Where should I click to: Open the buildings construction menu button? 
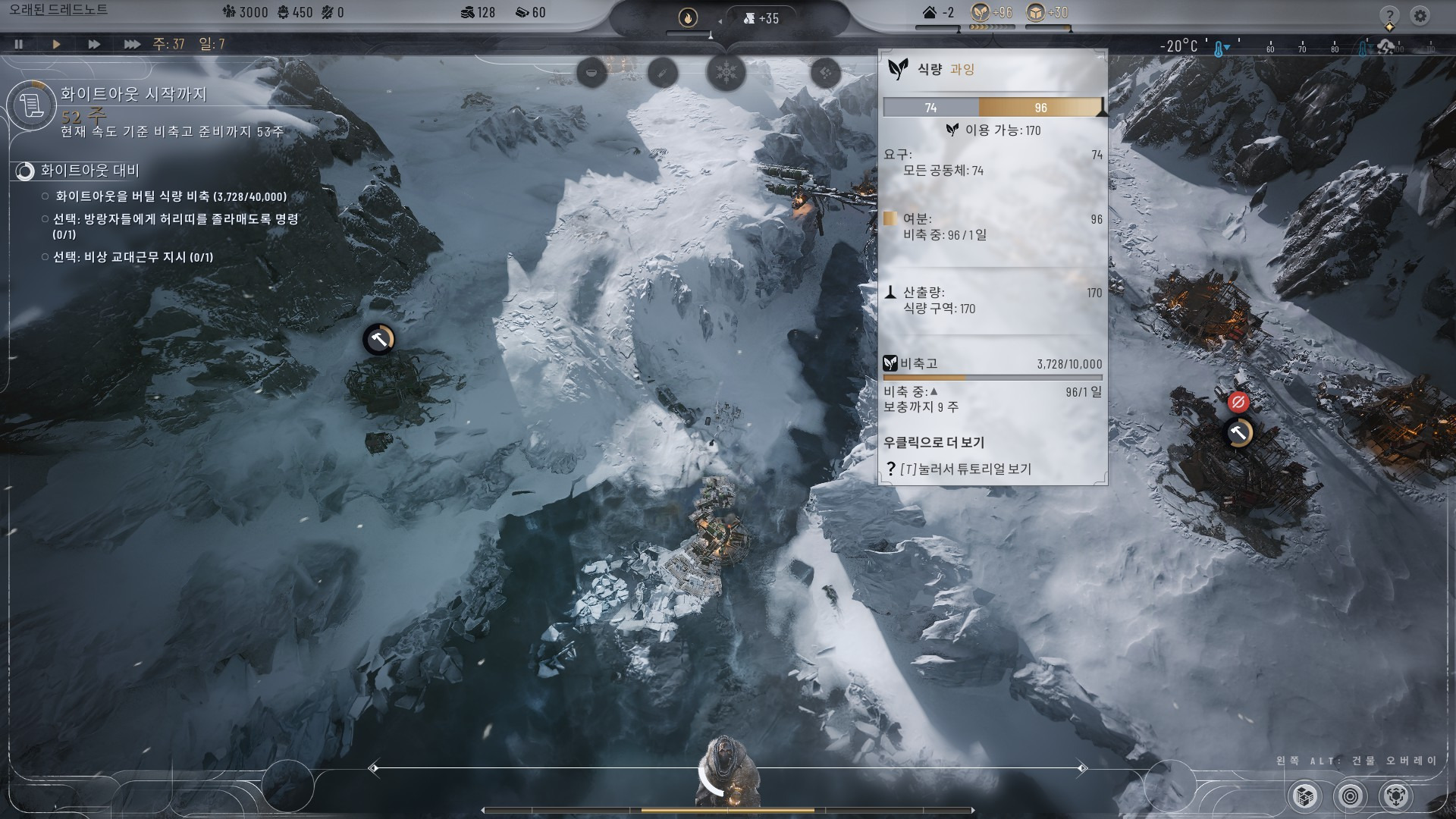[1304, 796]
